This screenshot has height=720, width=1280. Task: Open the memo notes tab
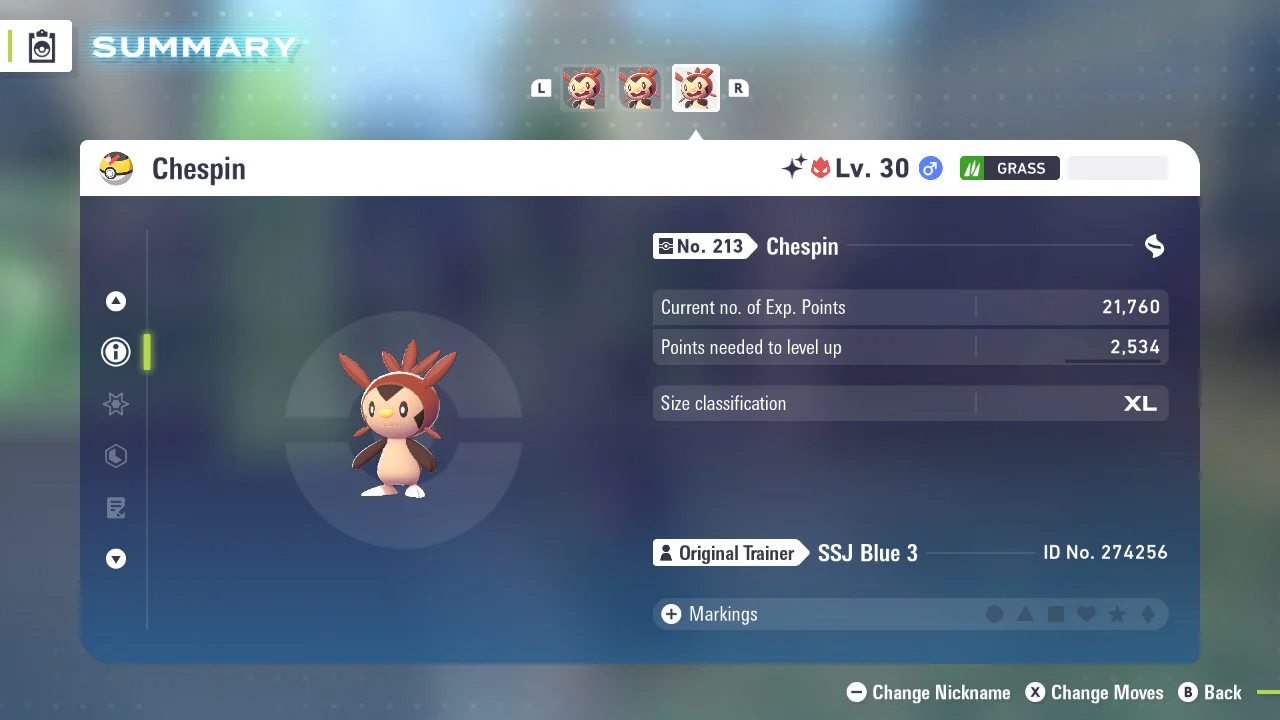(116, 508)
